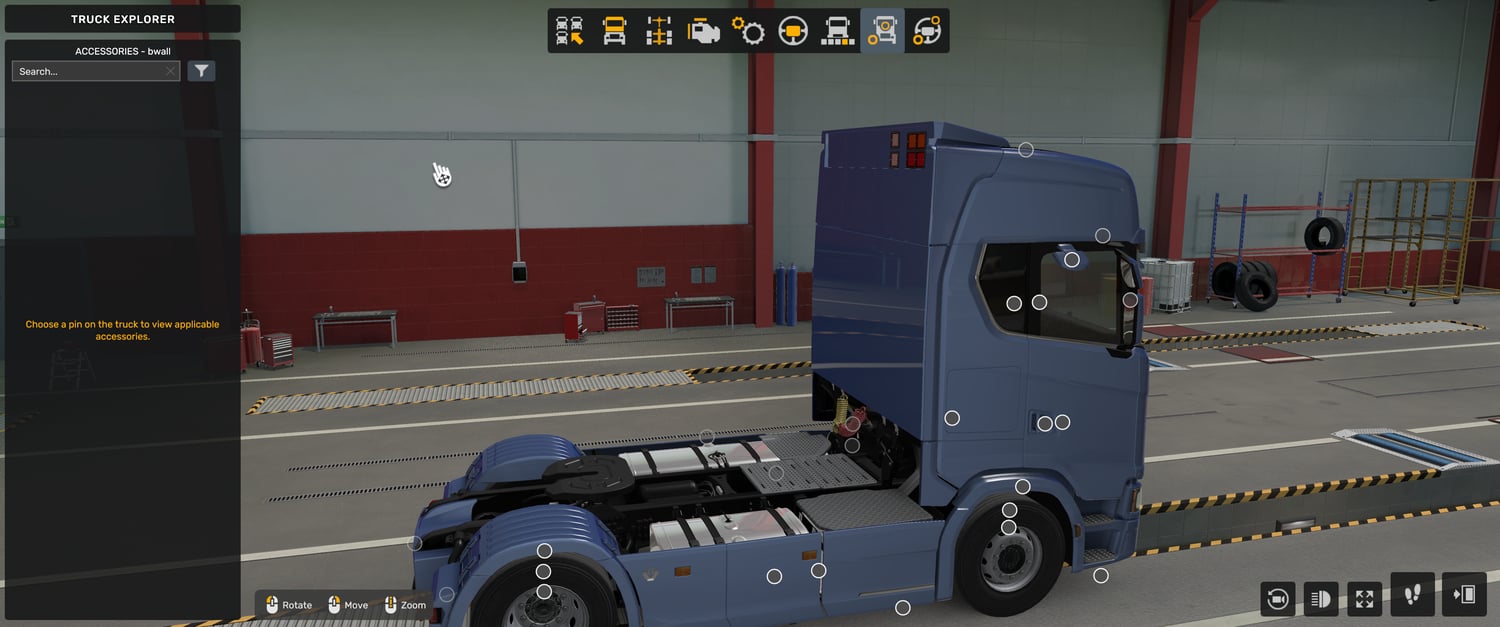The image size is (1500, 627).
Task: Switch to the yellow cab configuration tab
Action: (x=614, y=31)
